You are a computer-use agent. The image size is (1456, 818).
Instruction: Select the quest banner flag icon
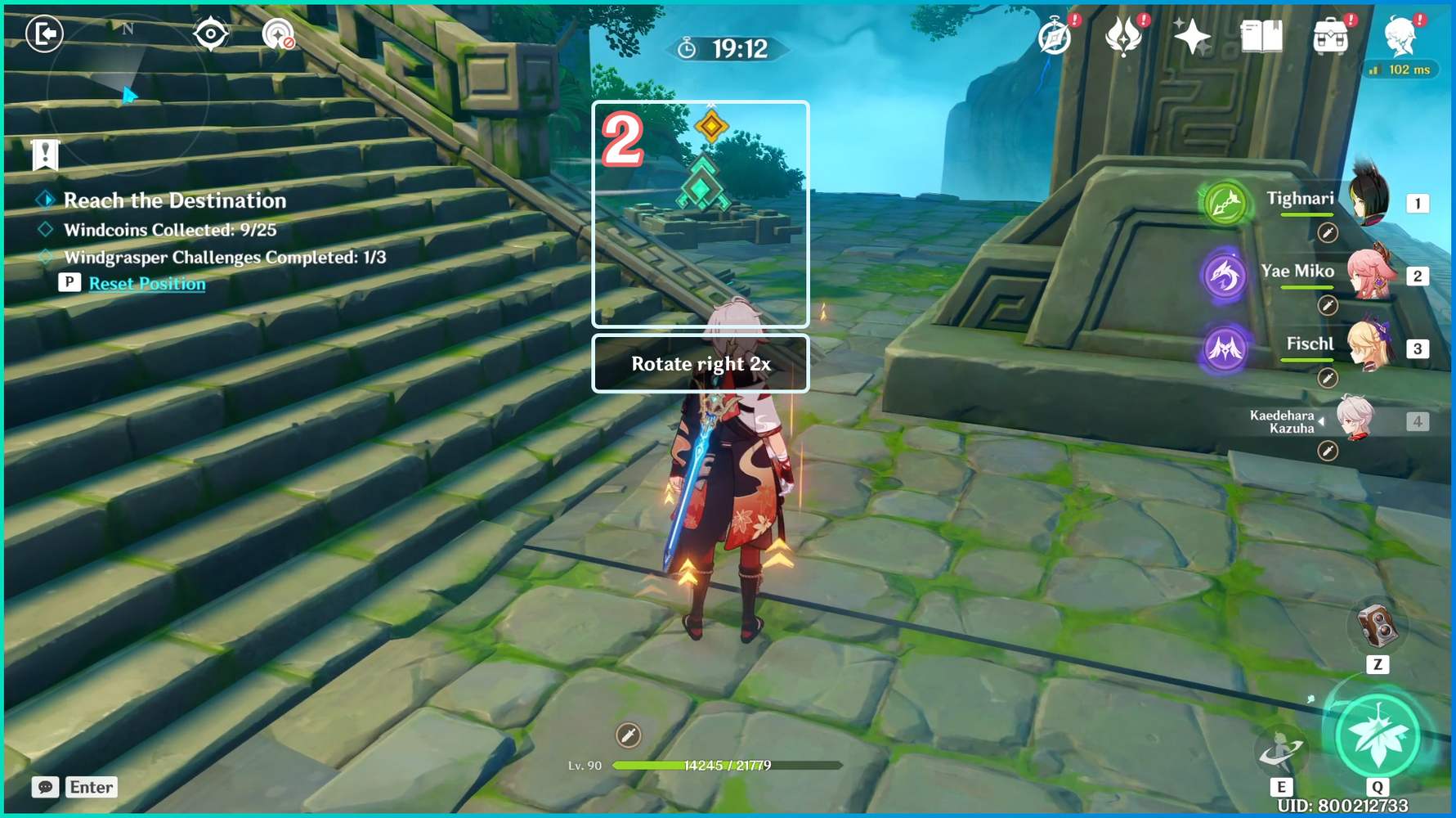(x=43, y=154)
